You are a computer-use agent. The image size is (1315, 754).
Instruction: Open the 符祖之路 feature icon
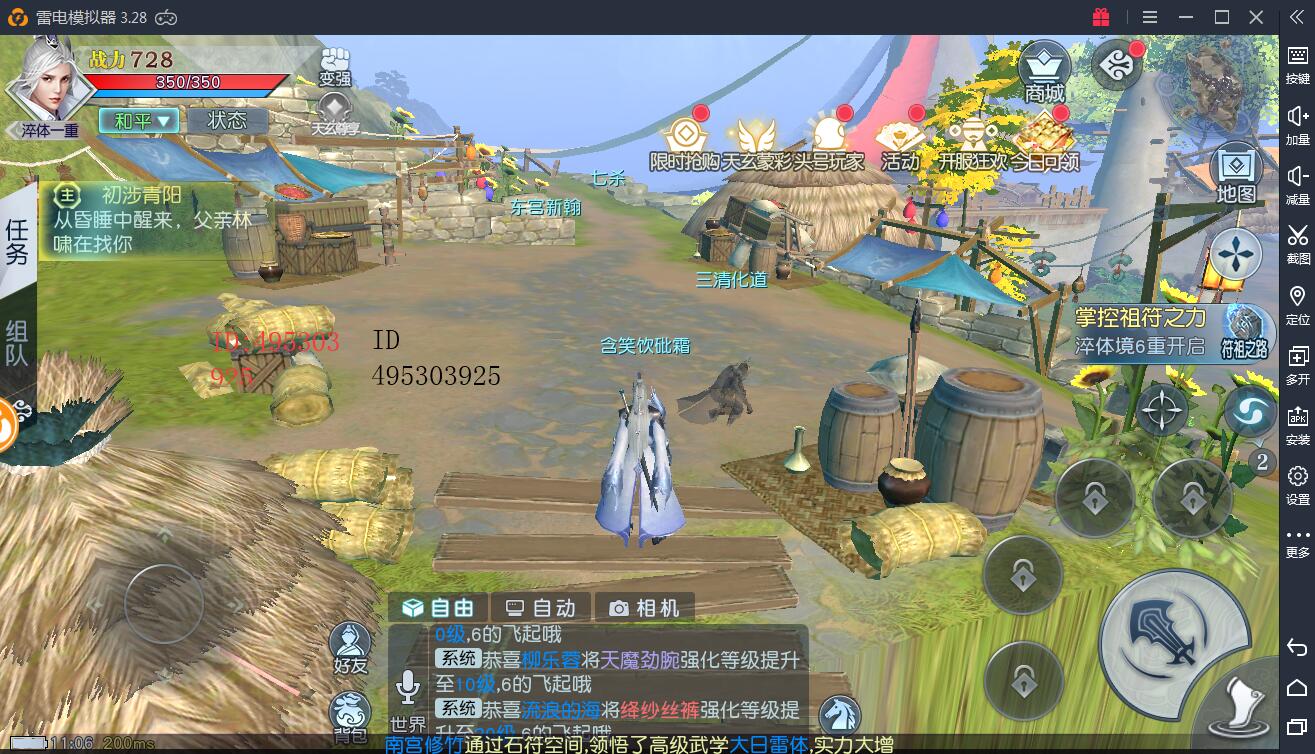click(x=1244, y=332)
